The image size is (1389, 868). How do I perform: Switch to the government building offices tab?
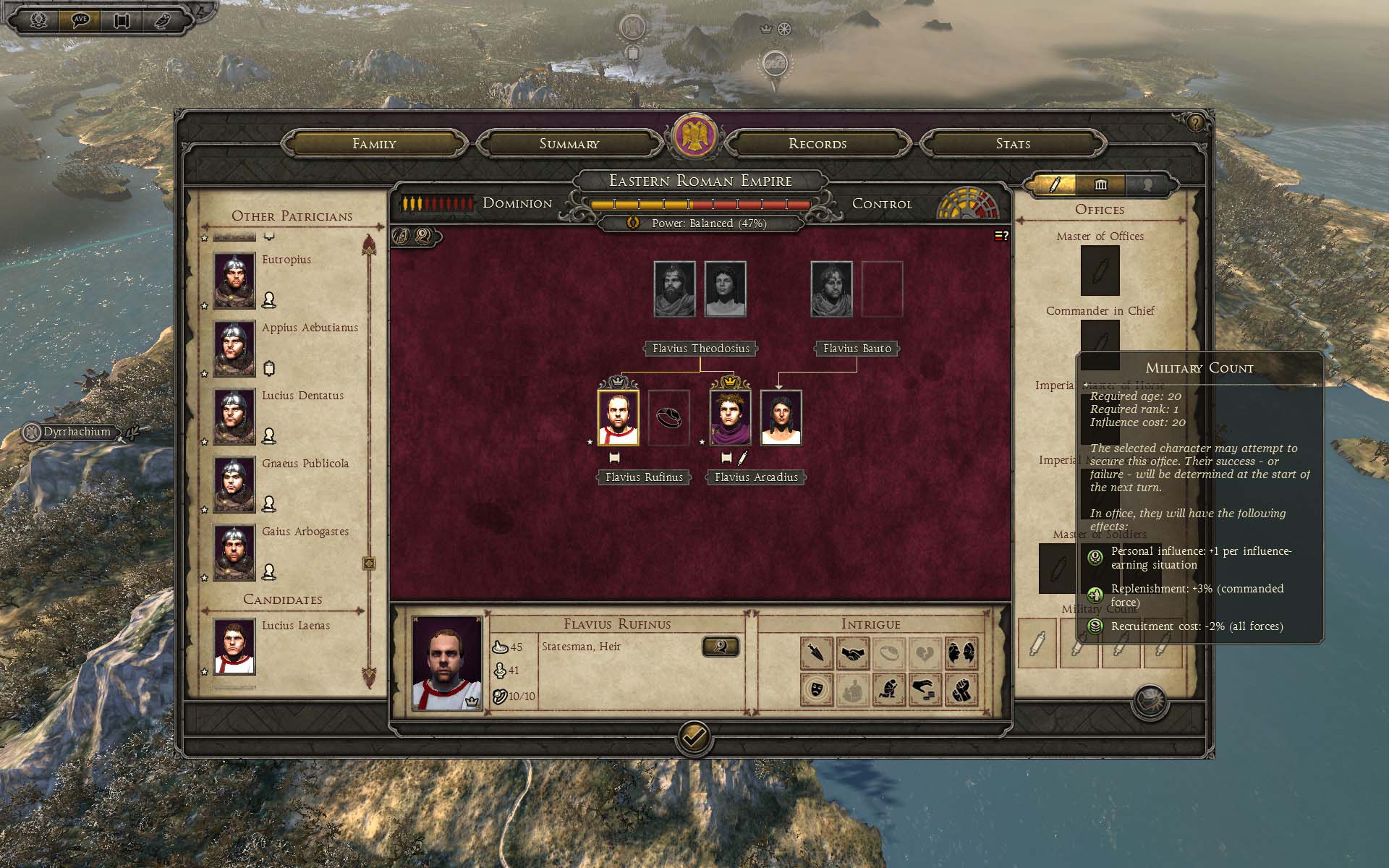point(1100,185)
